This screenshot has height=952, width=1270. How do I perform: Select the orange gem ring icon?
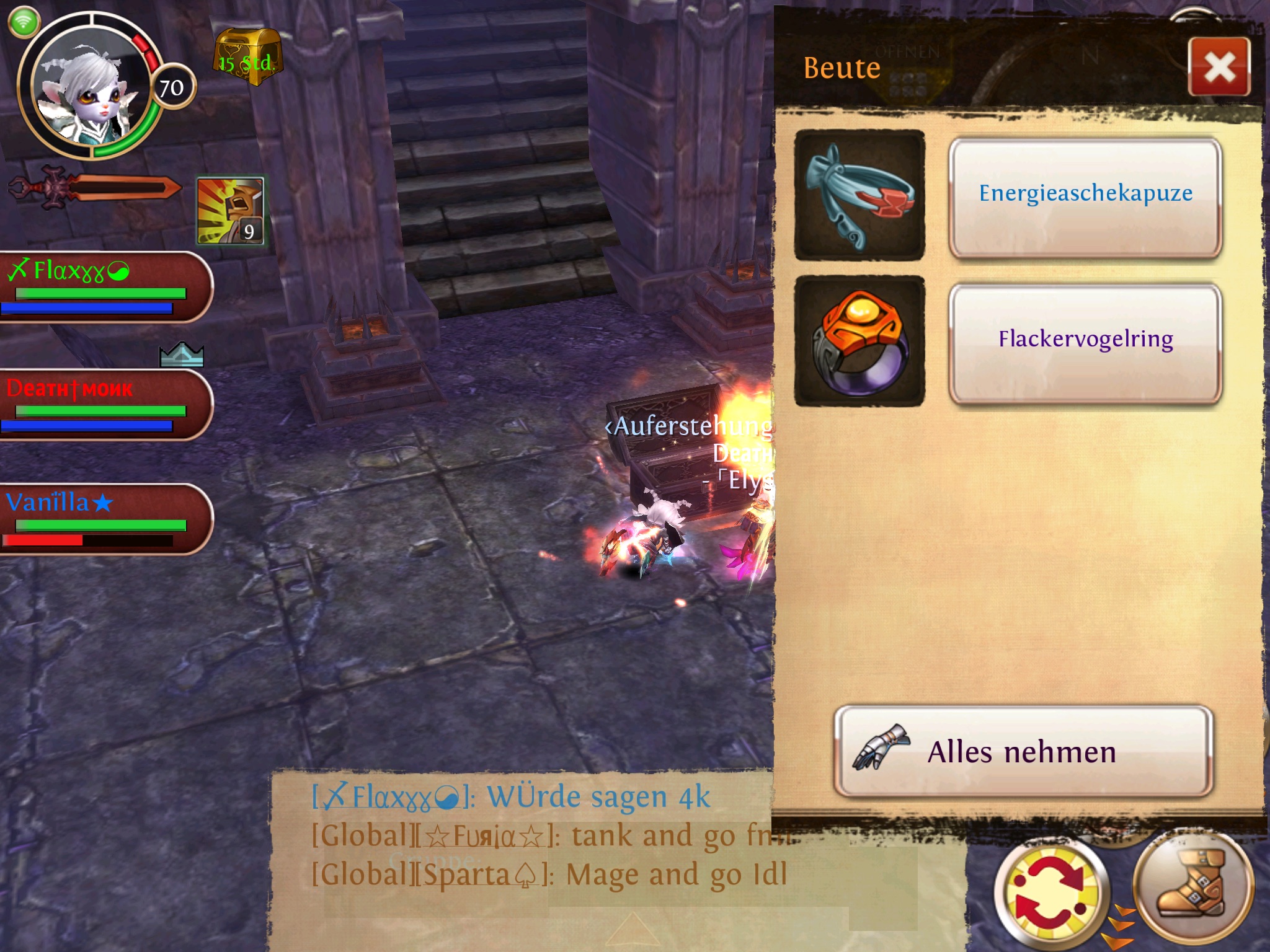[859, 342]
